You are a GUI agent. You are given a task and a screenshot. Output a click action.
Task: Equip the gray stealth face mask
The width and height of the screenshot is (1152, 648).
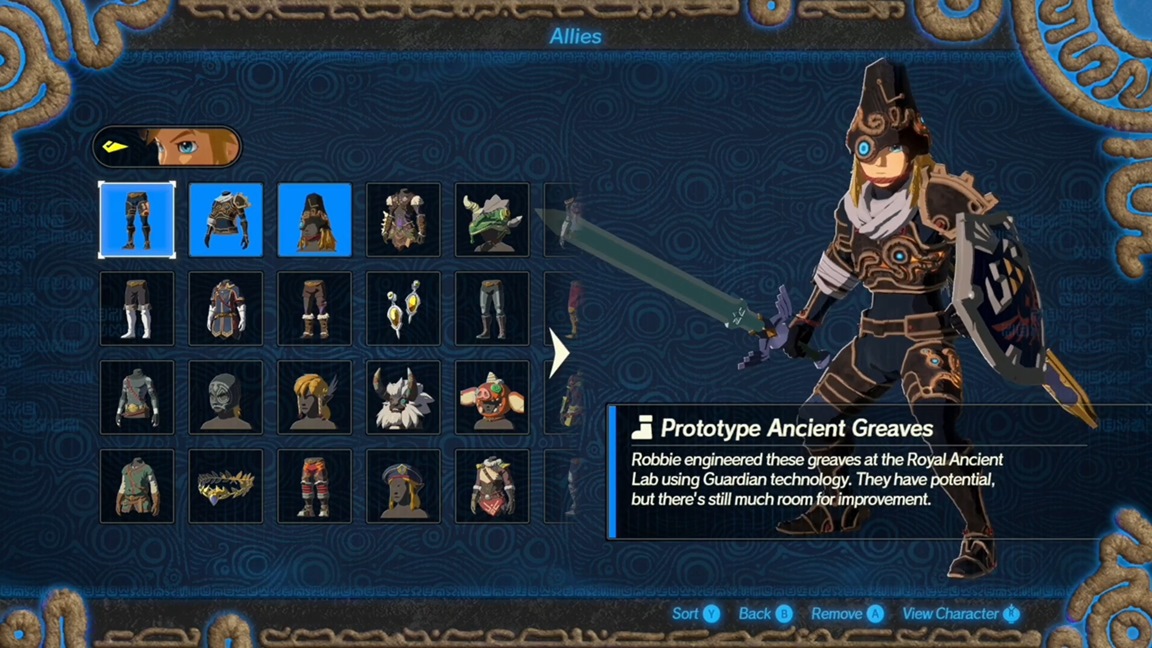226,397
